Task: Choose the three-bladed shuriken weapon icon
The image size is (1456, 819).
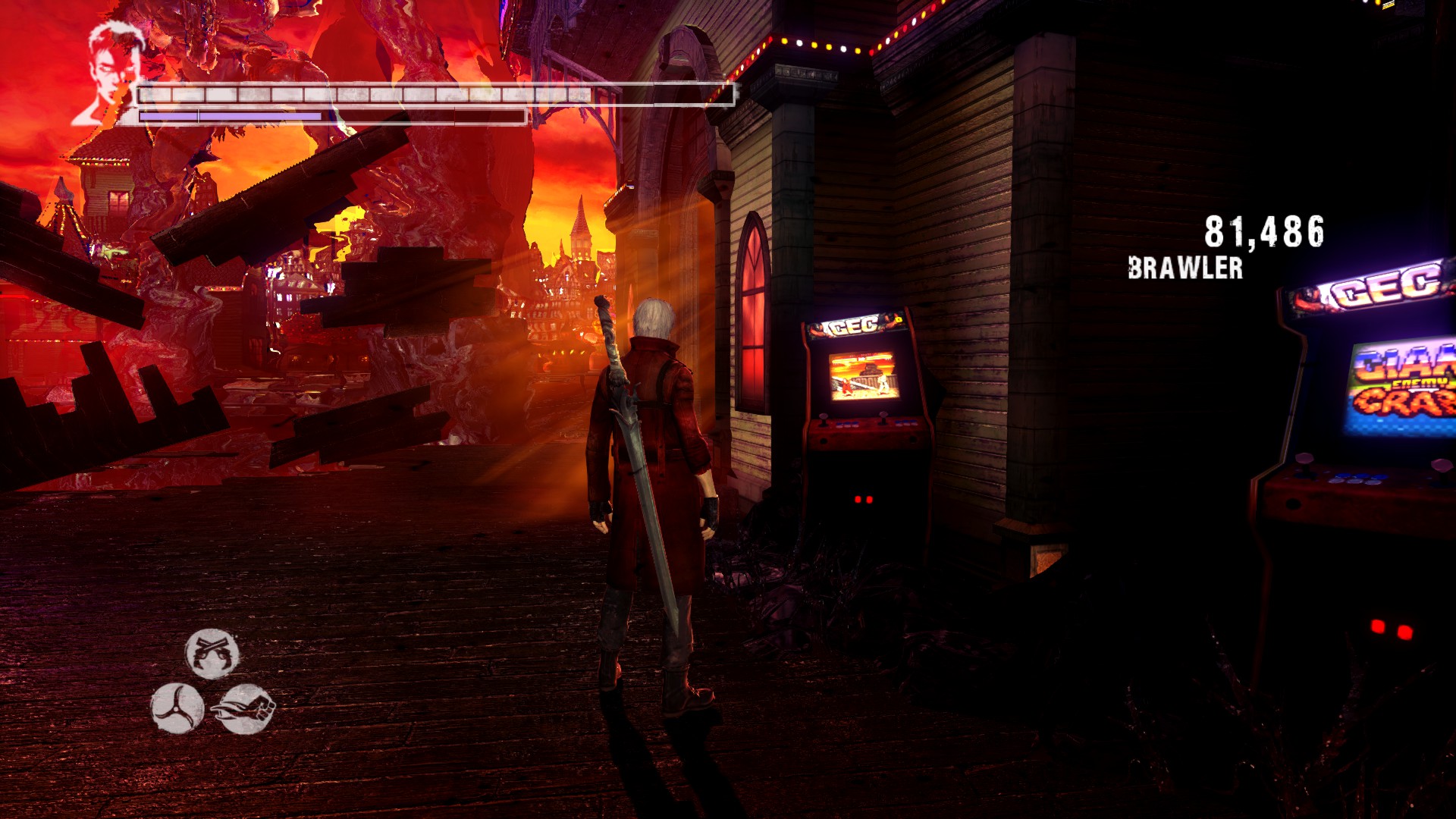Action: (x=177, y=708)
